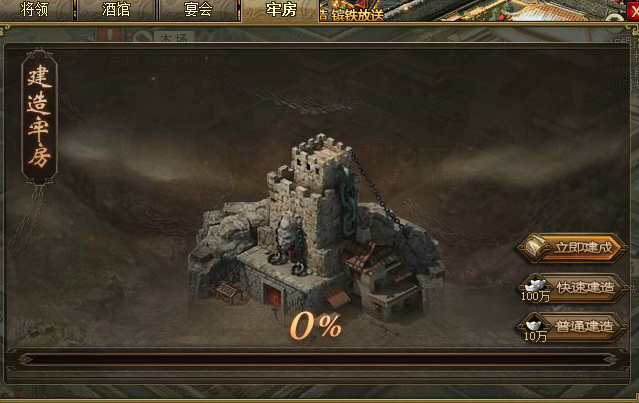Choose 快速建造 for 100万
This screenshot has height=403, width=639.
coord(578,287)
